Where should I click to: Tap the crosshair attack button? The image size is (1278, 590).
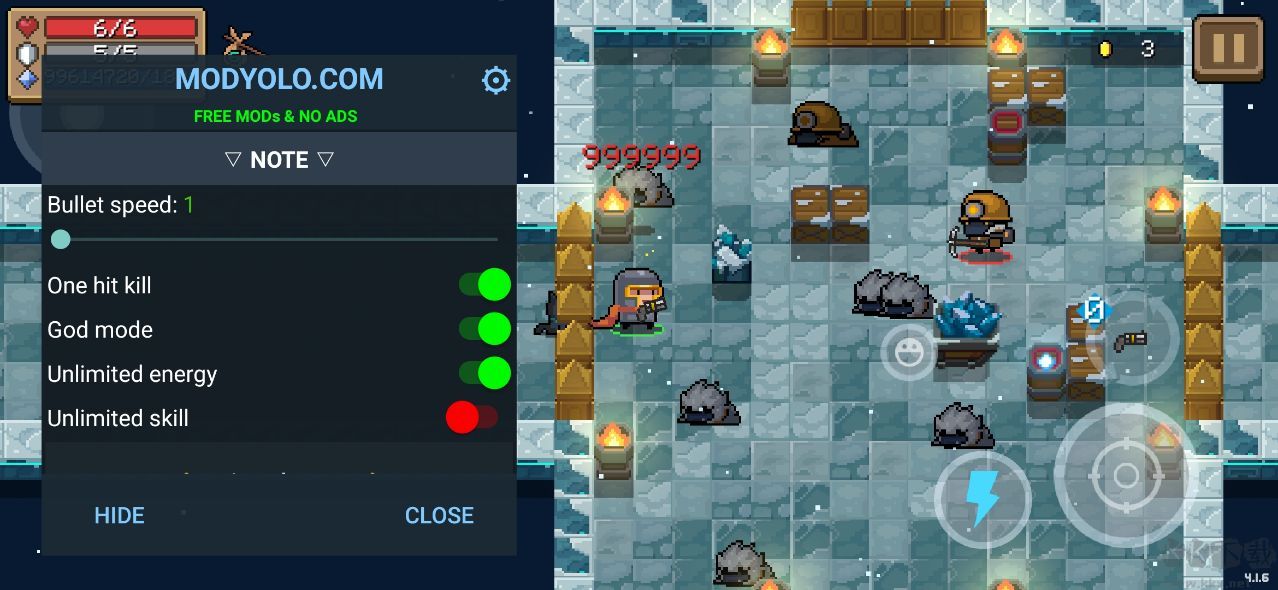tap(1111, 476)
